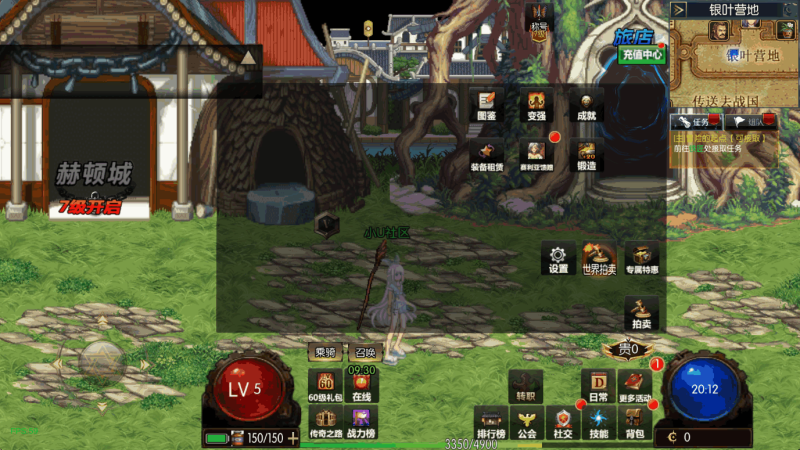Open the 世界拍卖 world auction
The height and width of the screenshot is (450, 800).
click(599, 257)
